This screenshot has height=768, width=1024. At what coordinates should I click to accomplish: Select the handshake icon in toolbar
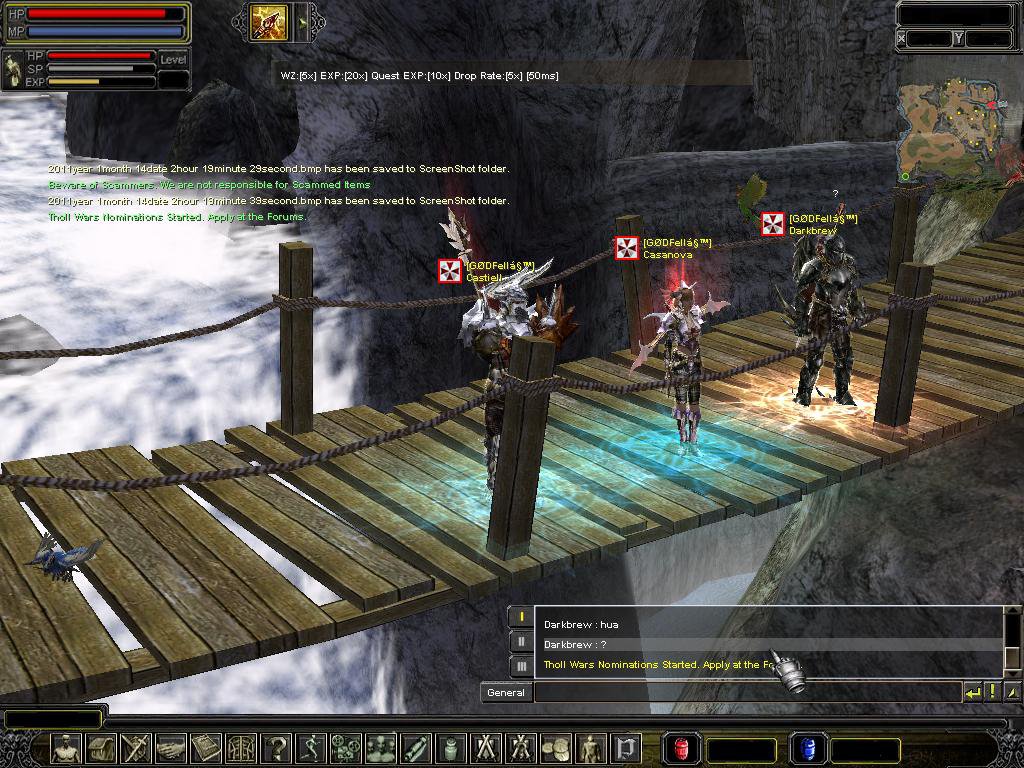tap(171, 748)
